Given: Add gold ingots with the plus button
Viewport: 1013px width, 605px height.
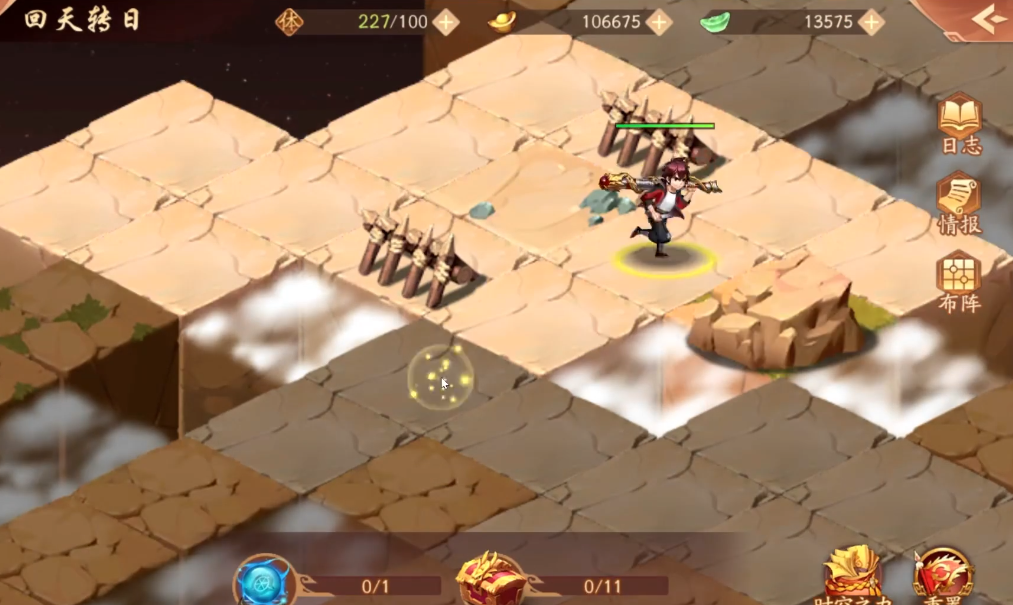Looking at the screenshot, I should point(658,22).
